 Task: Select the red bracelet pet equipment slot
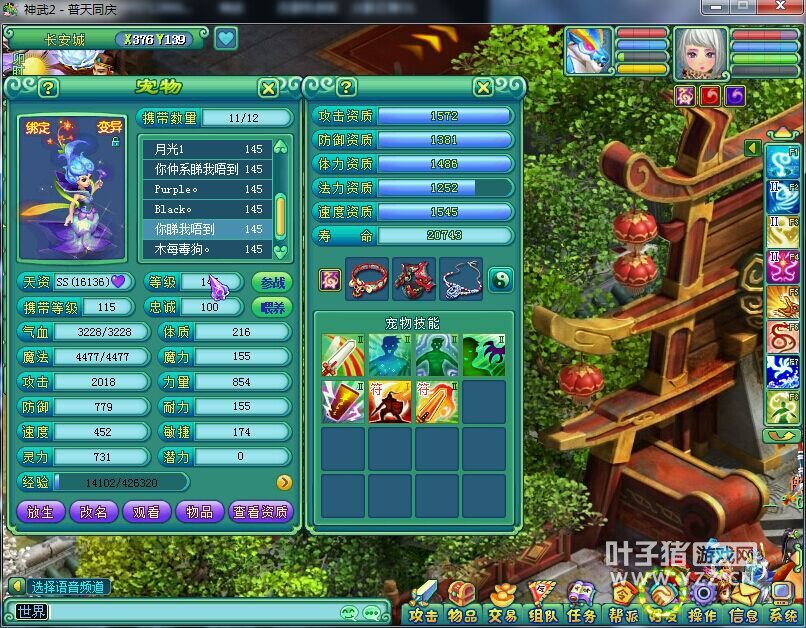click(367, 279)
